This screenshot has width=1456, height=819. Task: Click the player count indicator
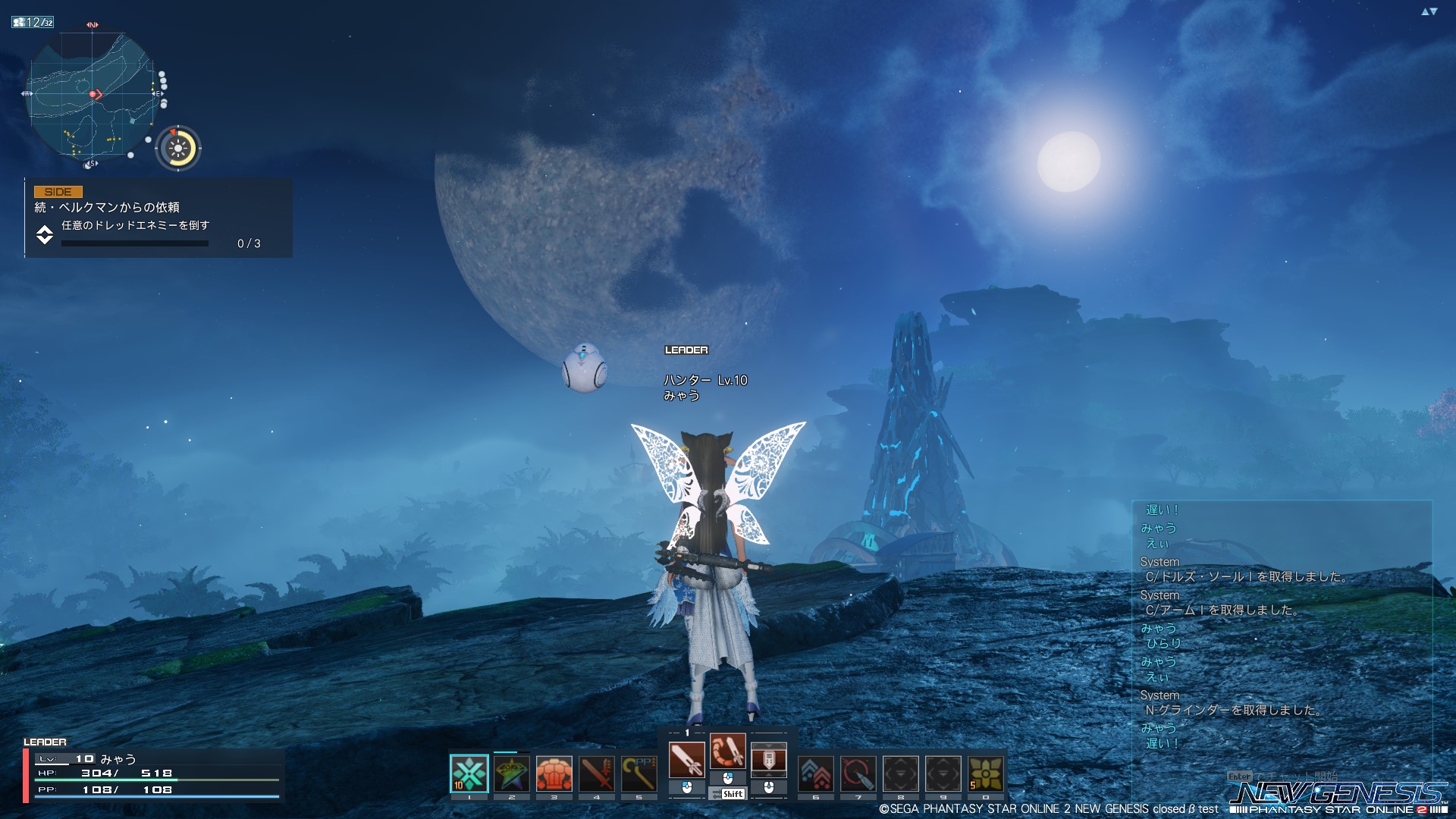click(x=33, y=23)
